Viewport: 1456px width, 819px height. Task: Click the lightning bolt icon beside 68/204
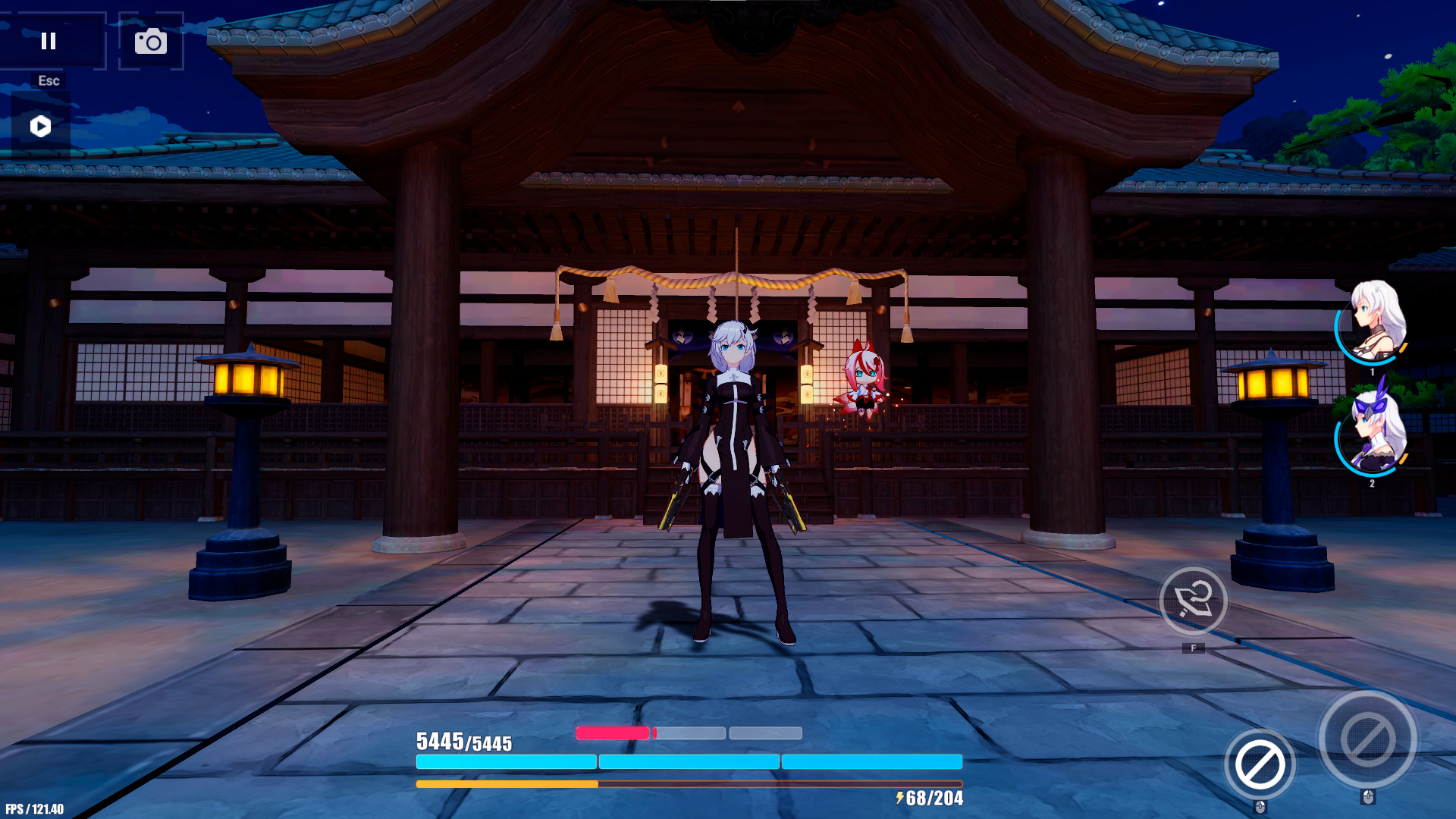point(901,798)
